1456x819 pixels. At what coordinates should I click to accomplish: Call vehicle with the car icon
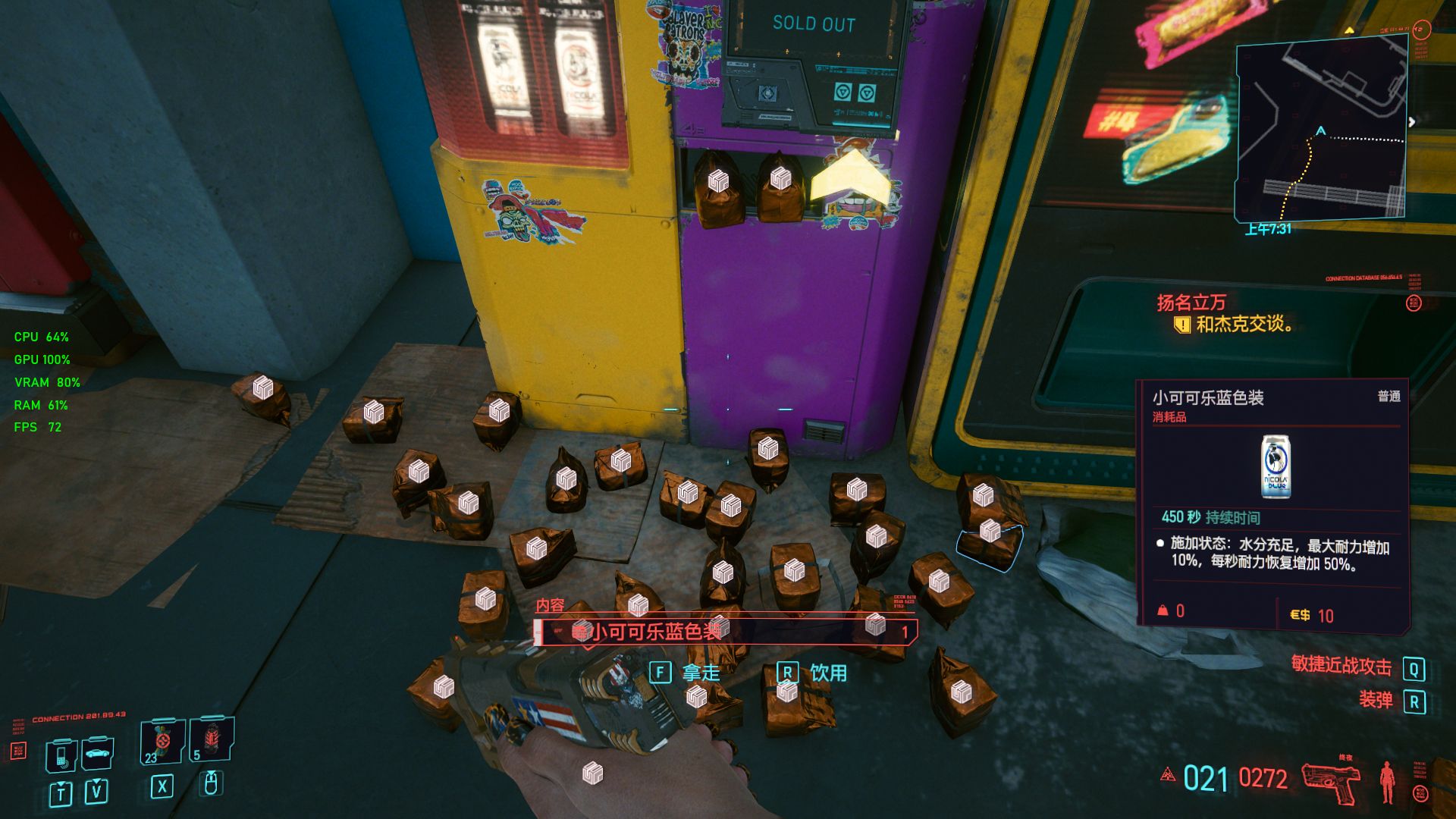pyautogui.click(x=98, y=754)
